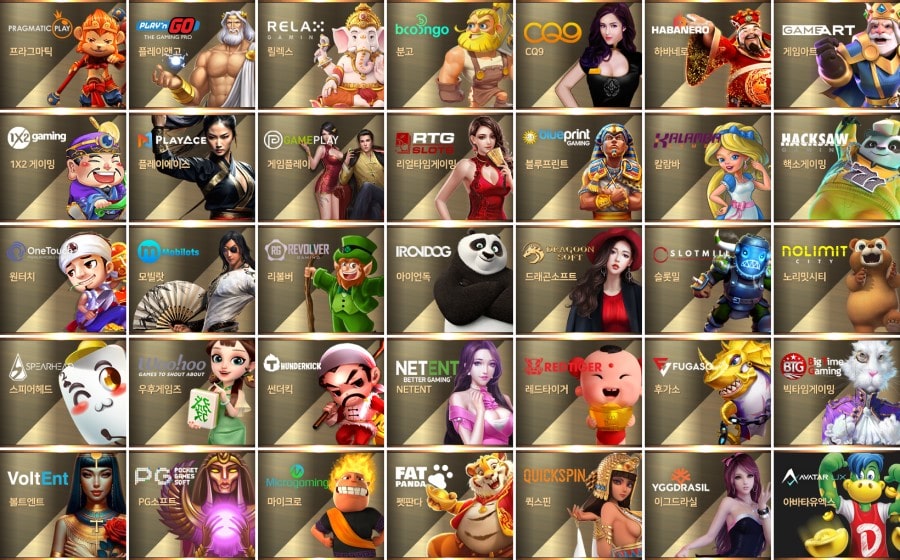Select the RTG Slots tile
Screen dimensions: 900x560
coord(449,167)
